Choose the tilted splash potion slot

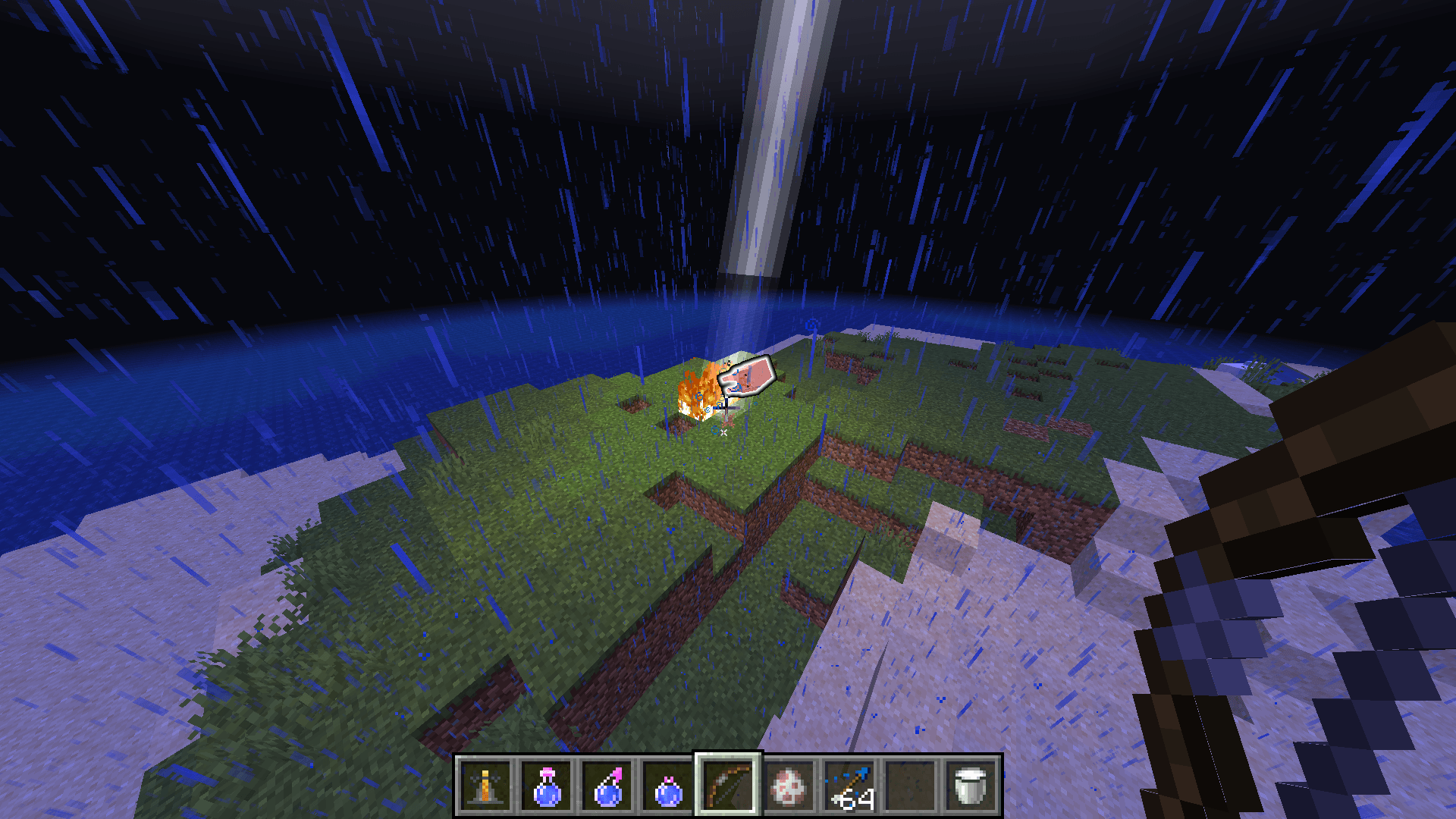click(x=607, y=786)
